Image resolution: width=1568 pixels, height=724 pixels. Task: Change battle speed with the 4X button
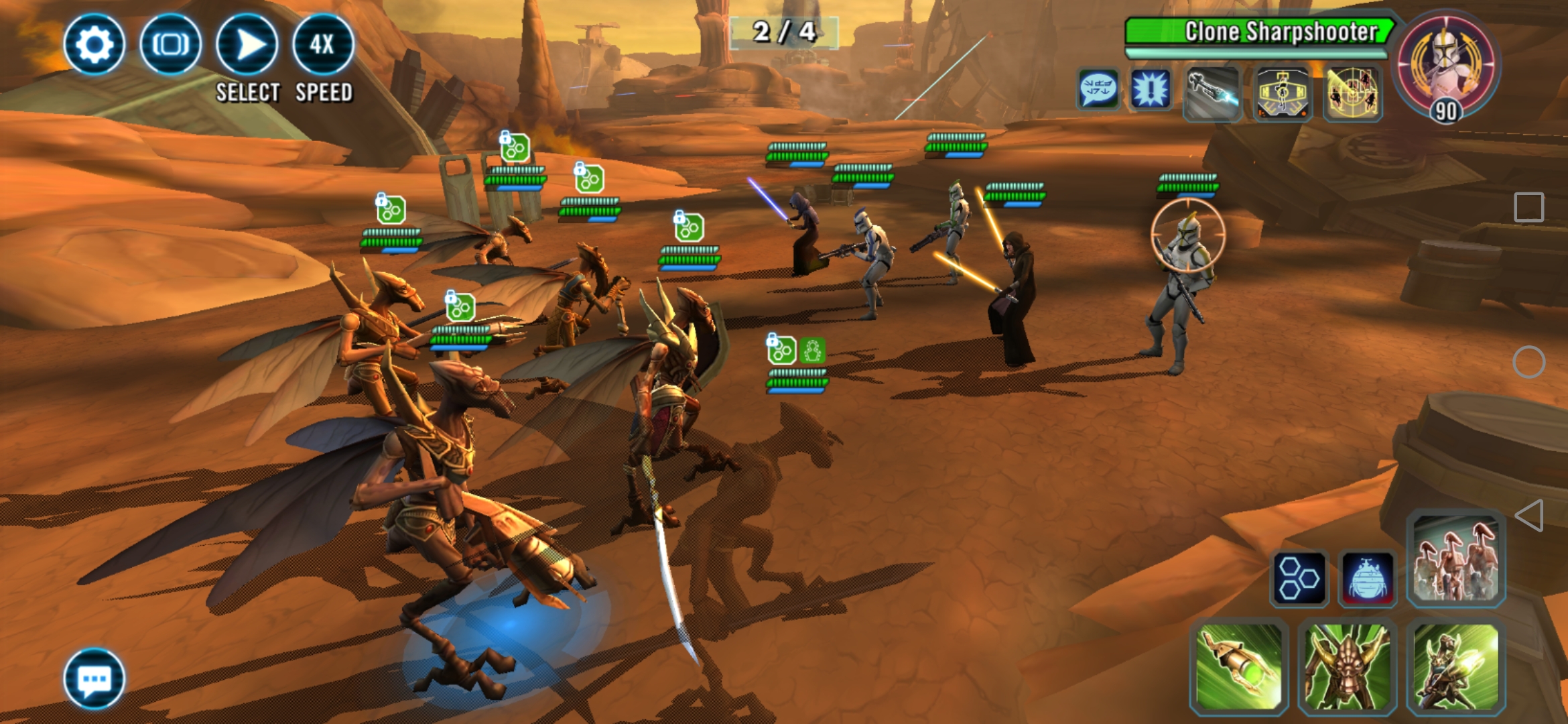[323, 44]
